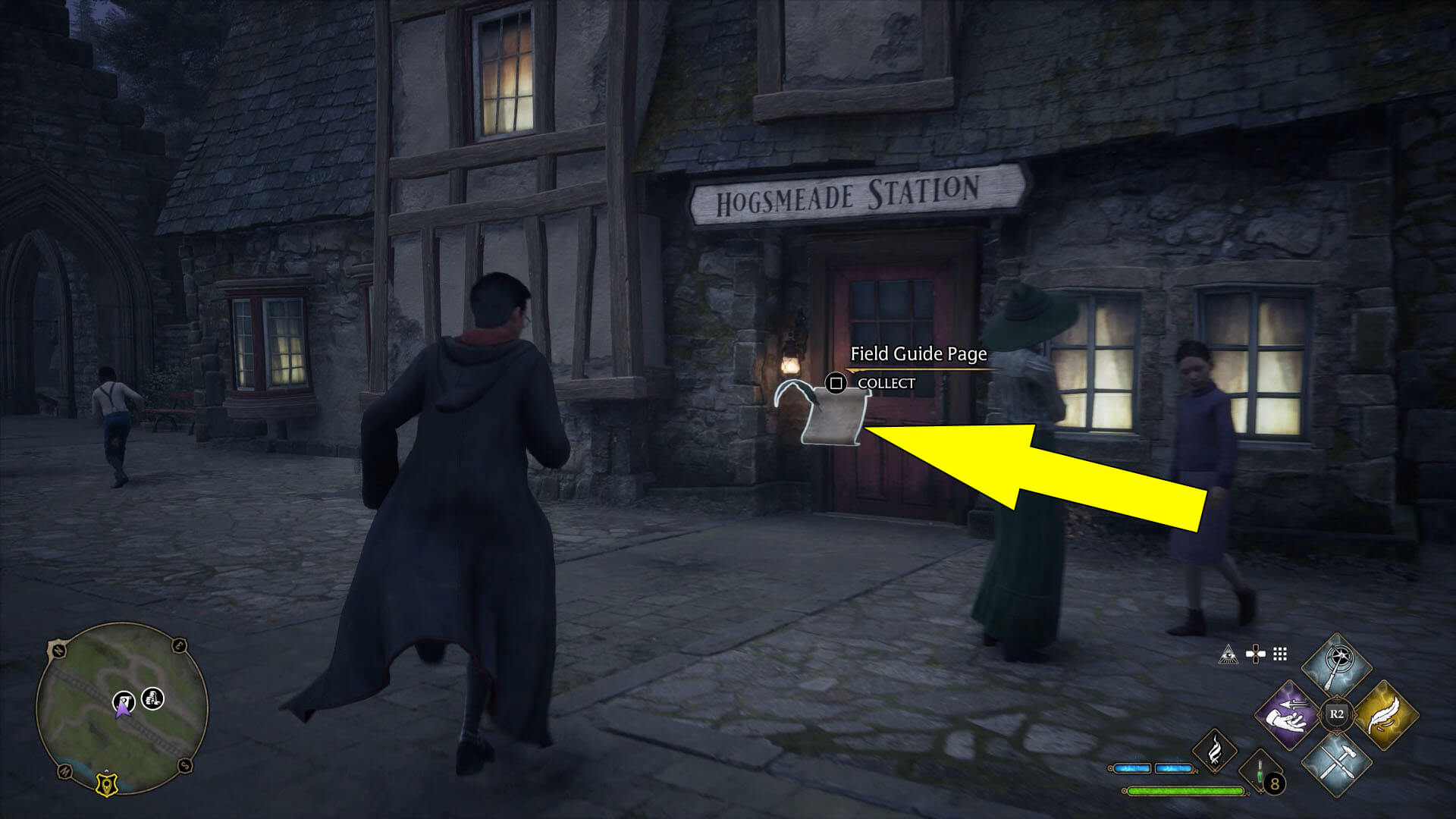Open the circular minimap
1456x819 pixels.
click(122, 708)
